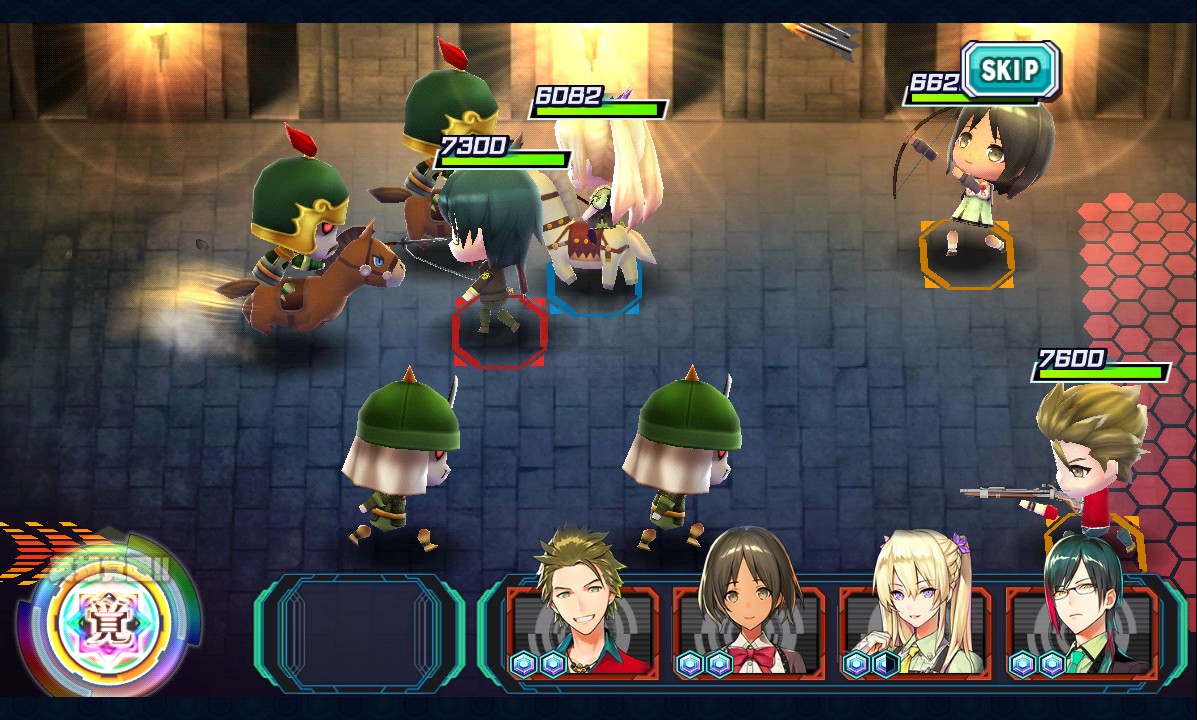1197x720 pixels.
Task: Activate the rainbow awakening gauge button
Action: (x=108, y=616)
